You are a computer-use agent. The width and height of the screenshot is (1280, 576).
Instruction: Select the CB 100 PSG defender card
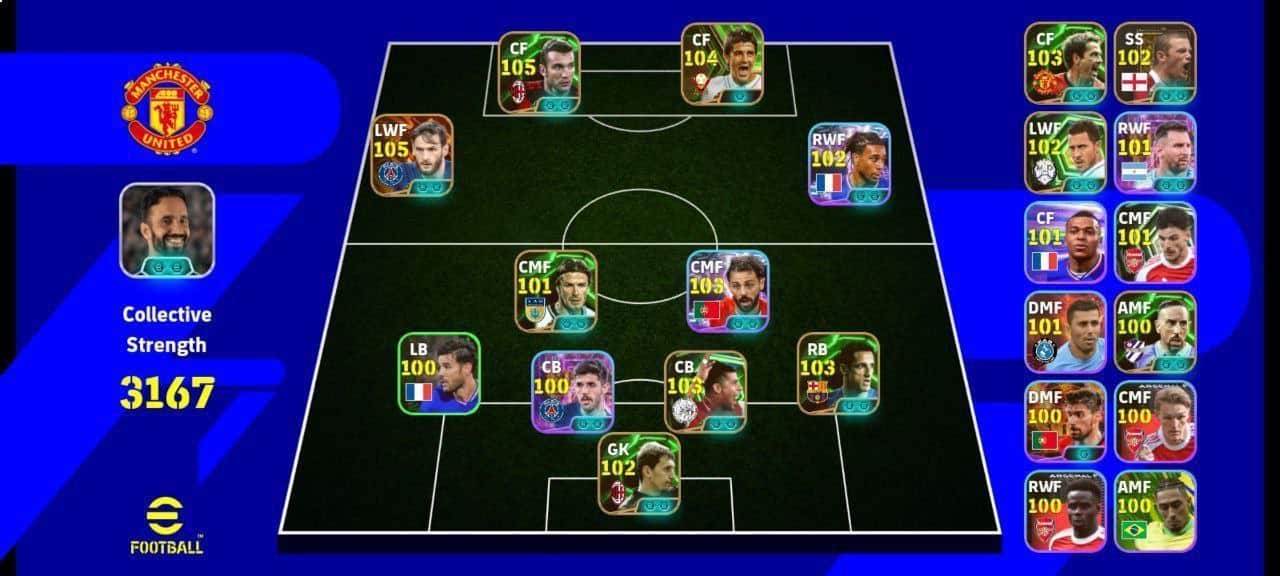tap(573, 391)
